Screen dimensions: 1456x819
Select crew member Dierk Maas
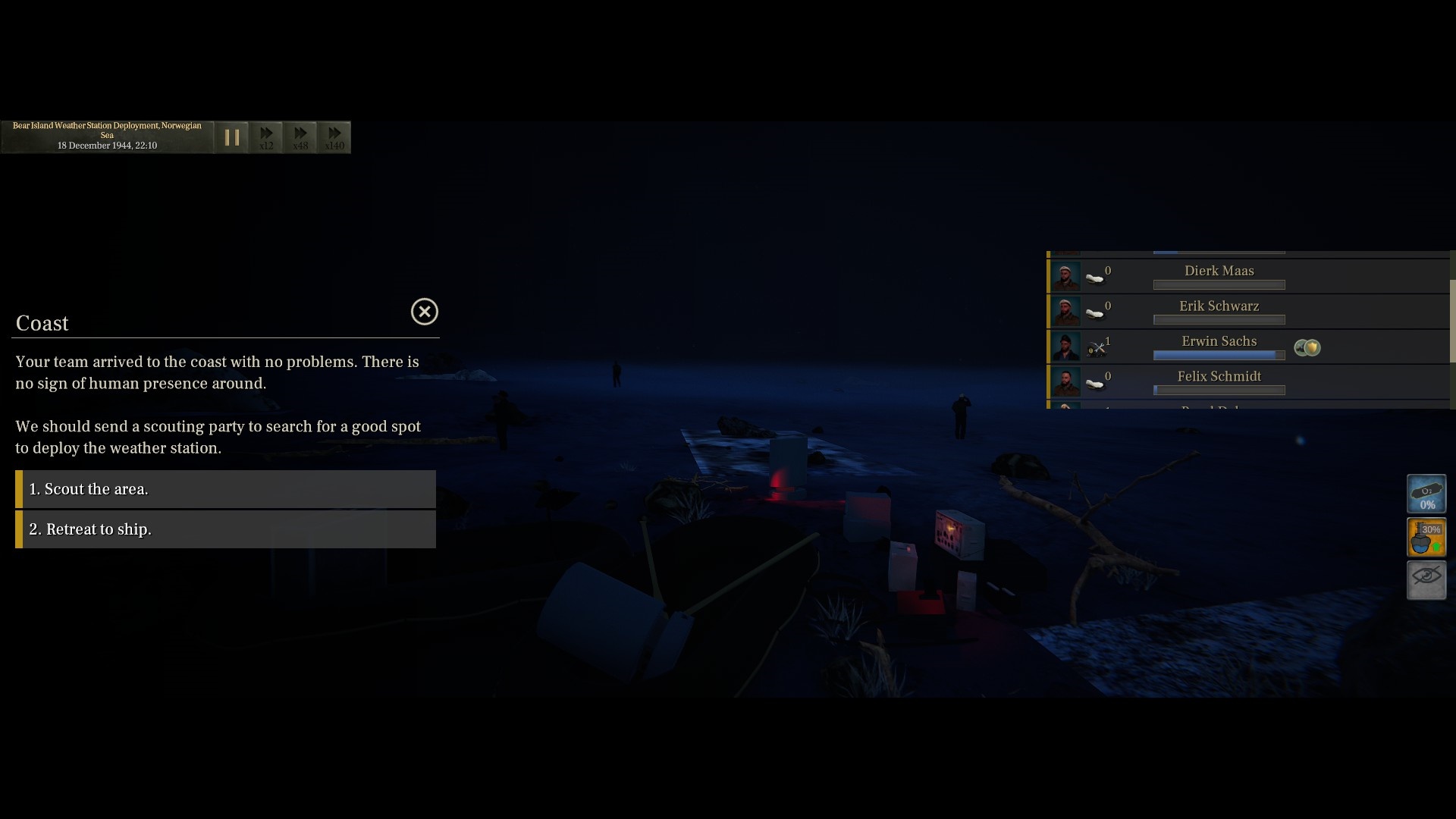click(x=1219, y=271)
